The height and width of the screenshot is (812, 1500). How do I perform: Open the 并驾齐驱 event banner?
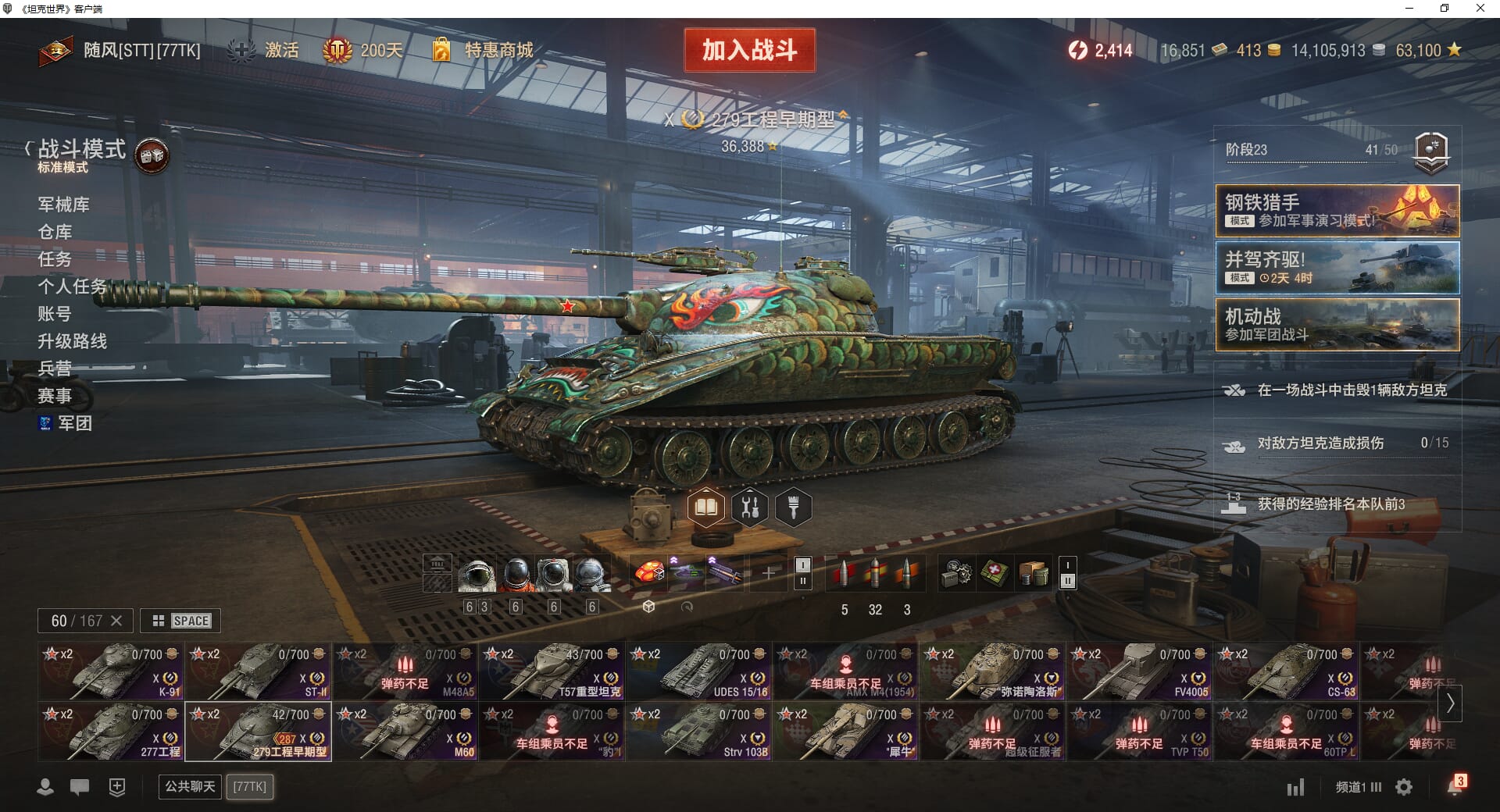pyautogui.click(x=1337, y=268)
